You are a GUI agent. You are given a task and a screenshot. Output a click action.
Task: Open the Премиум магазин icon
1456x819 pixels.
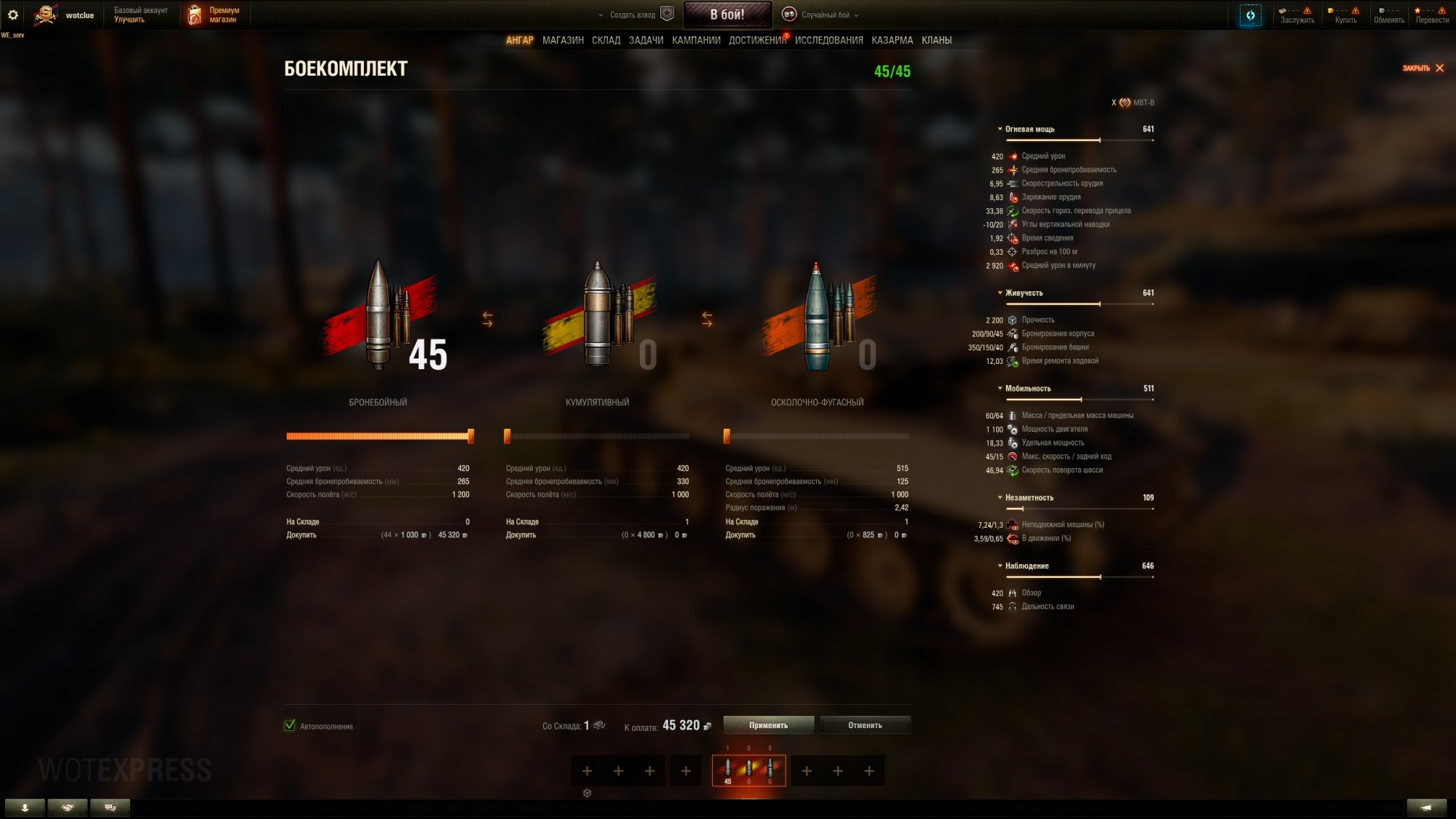tap(194, 13)
